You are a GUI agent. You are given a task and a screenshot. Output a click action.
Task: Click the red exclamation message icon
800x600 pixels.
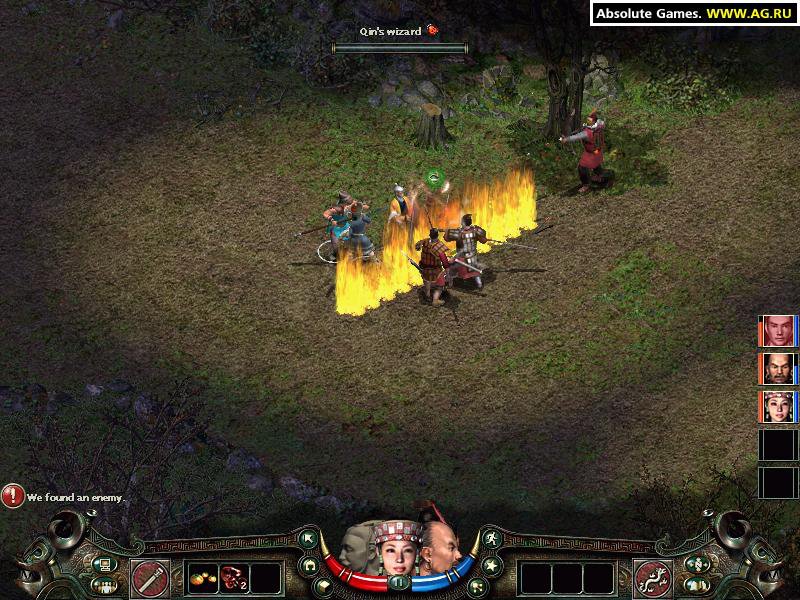pyautogui.click(x=13, y=495)
